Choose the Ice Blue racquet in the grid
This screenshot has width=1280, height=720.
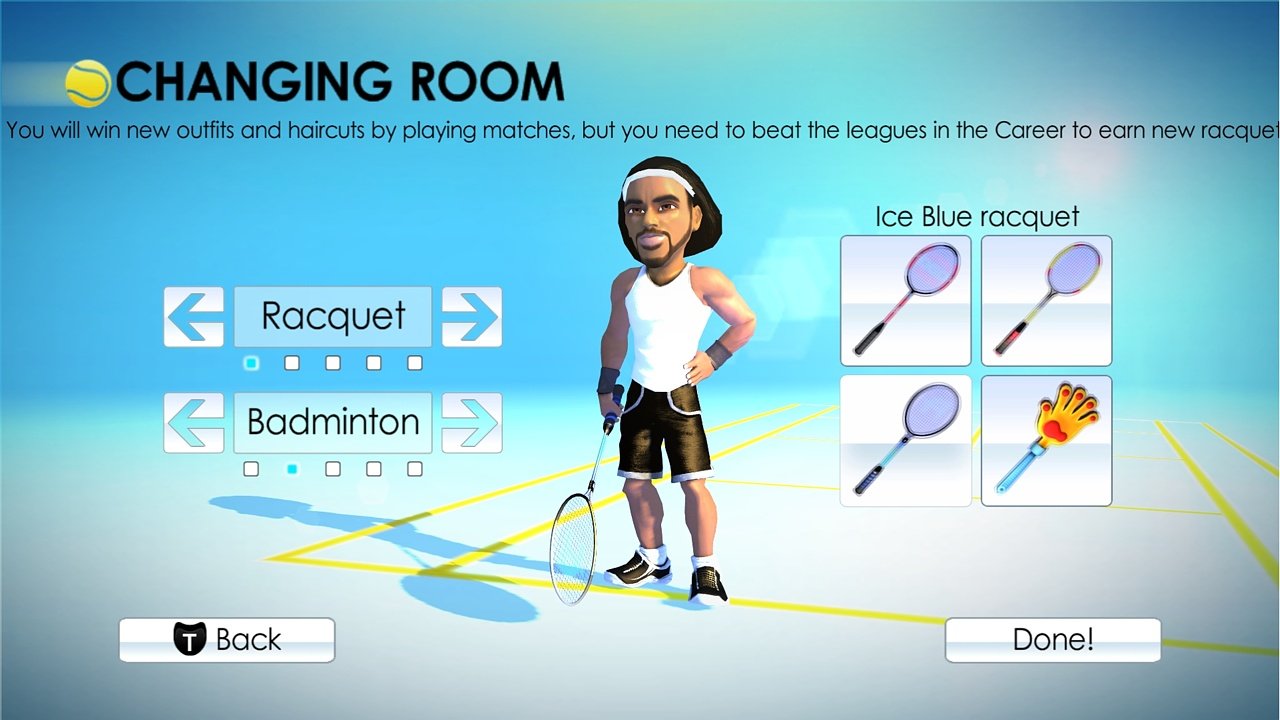pos(904,440)
